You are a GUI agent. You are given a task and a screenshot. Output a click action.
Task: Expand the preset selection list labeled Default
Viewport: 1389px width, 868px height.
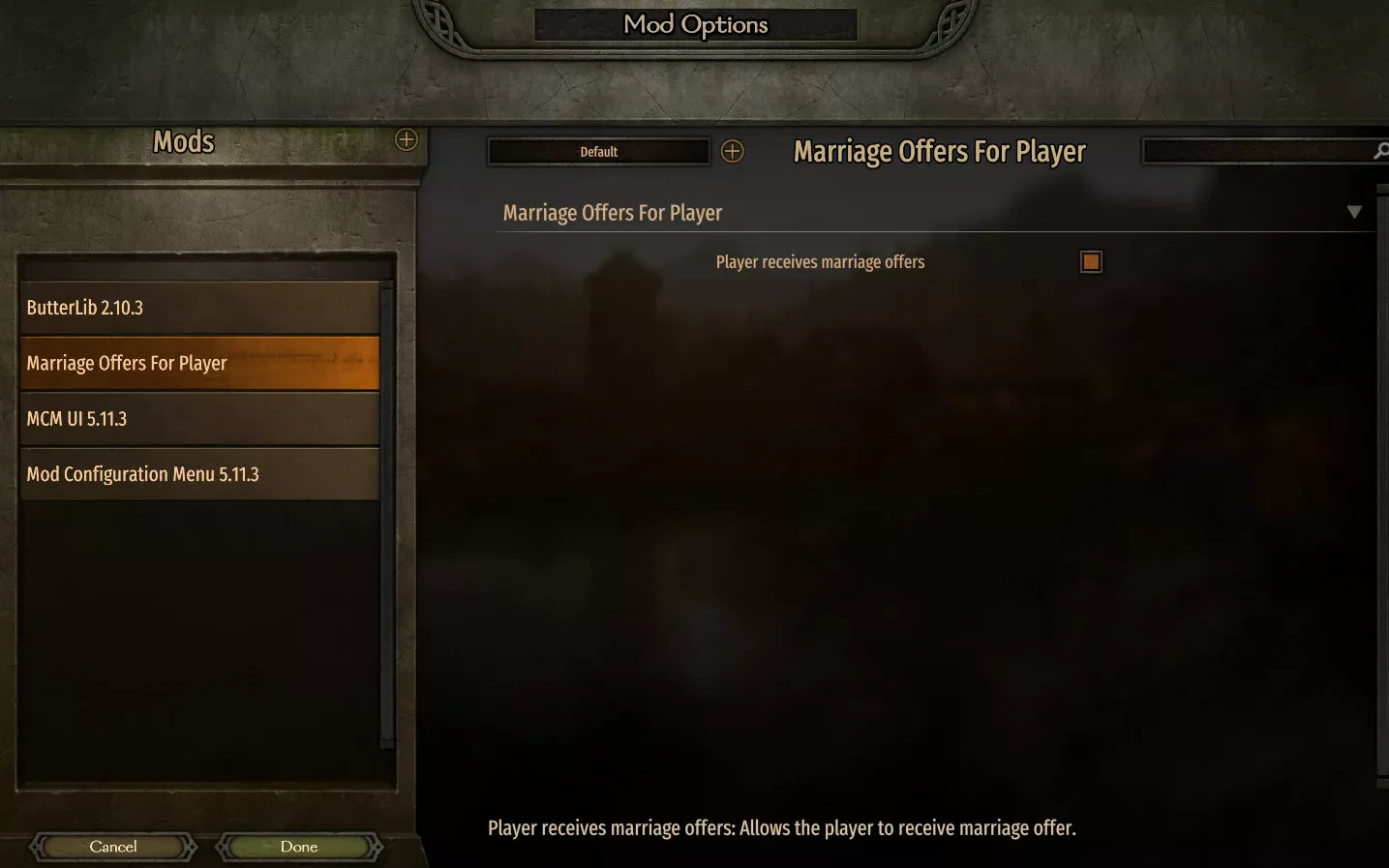pyautogui.click(x=598, y=151)
